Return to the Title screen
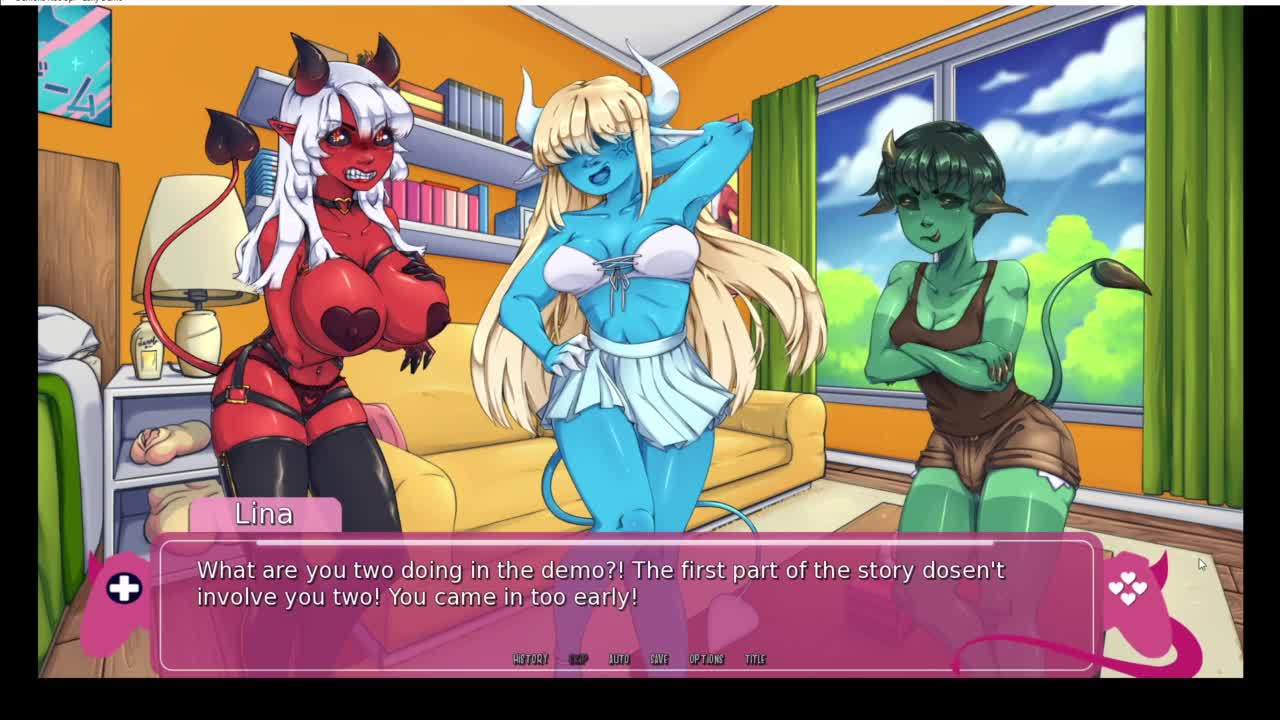 [755, 659]
